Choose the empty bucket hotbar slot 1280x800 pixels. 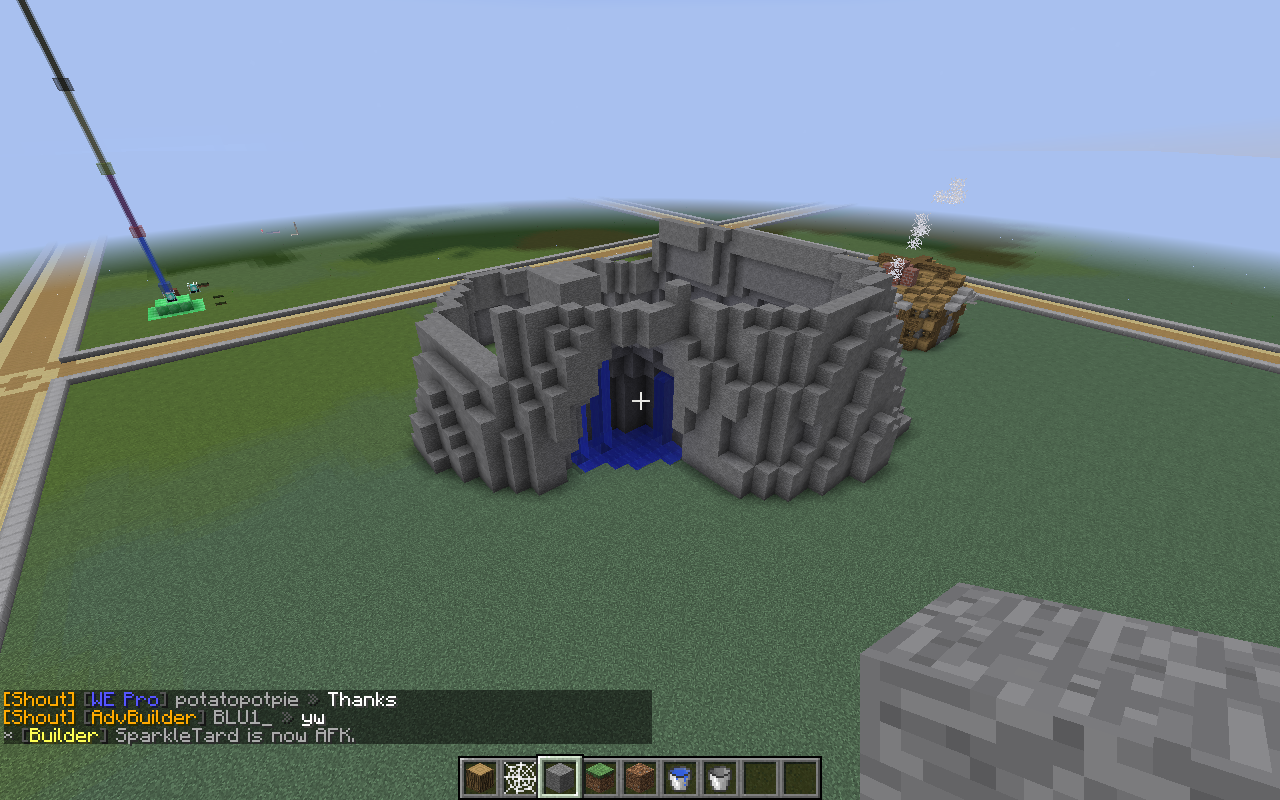[720, 778]
